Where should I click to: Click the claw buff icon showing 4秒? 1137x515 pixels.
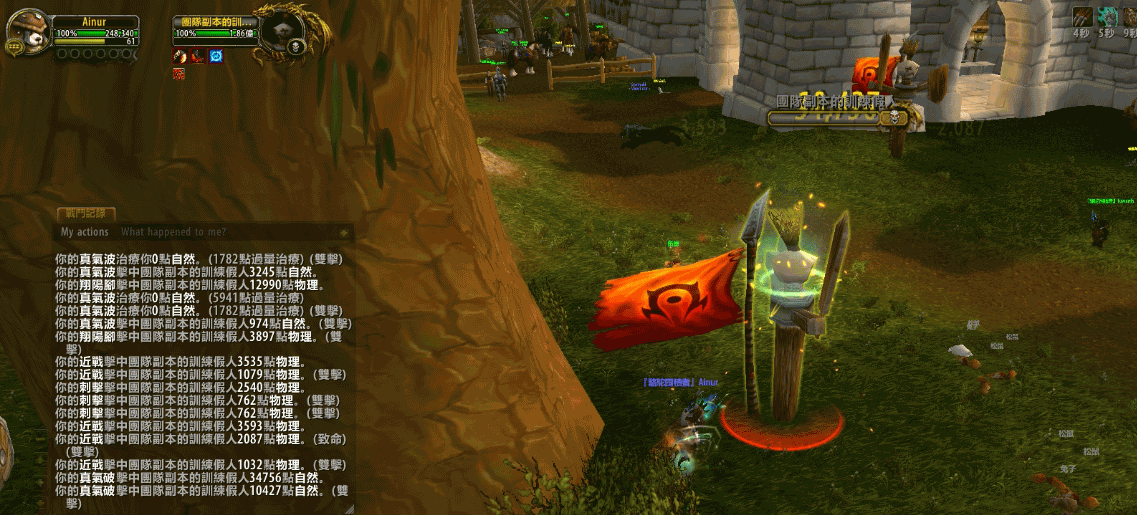click(1082, 16)
